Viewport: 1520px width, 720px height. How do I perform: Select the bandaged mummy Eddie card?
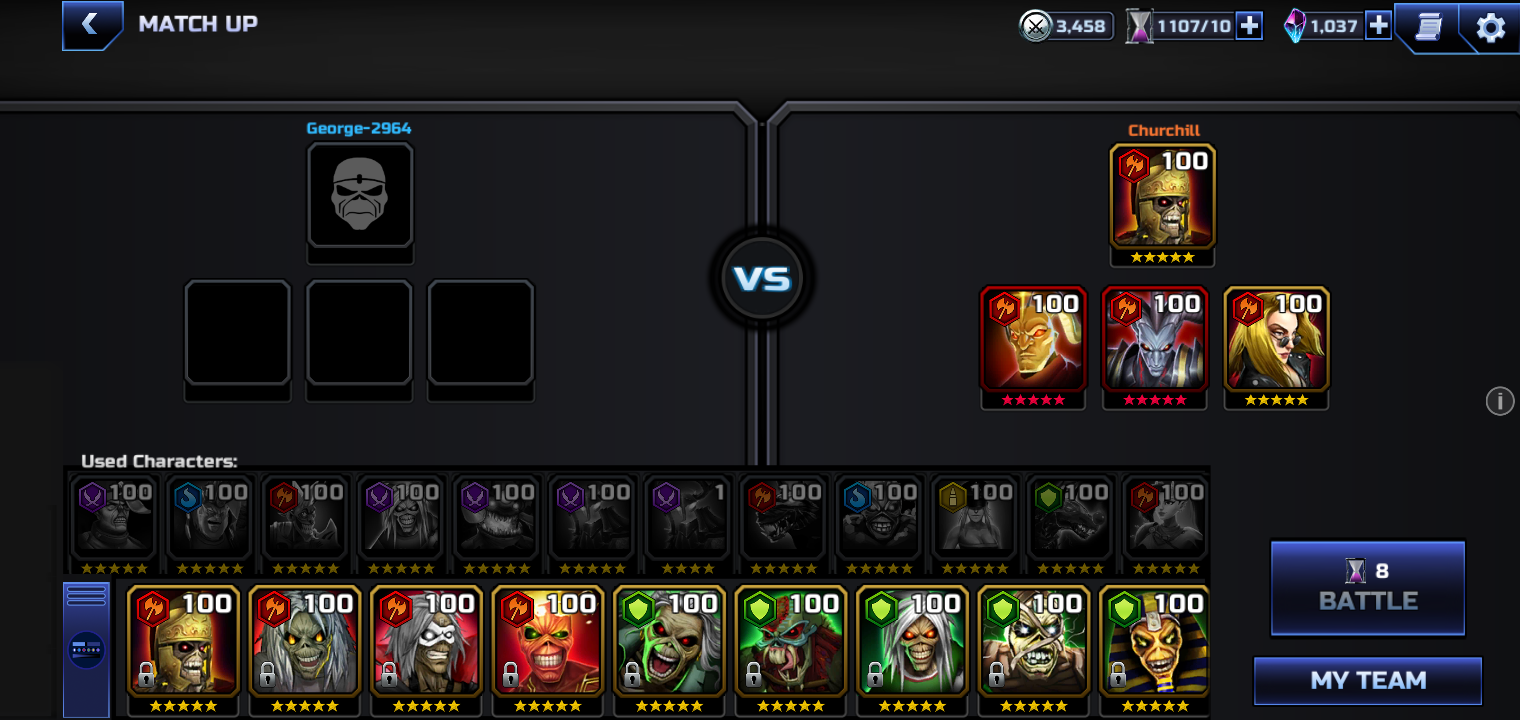pyautogui.click(x=1033, y=640)
